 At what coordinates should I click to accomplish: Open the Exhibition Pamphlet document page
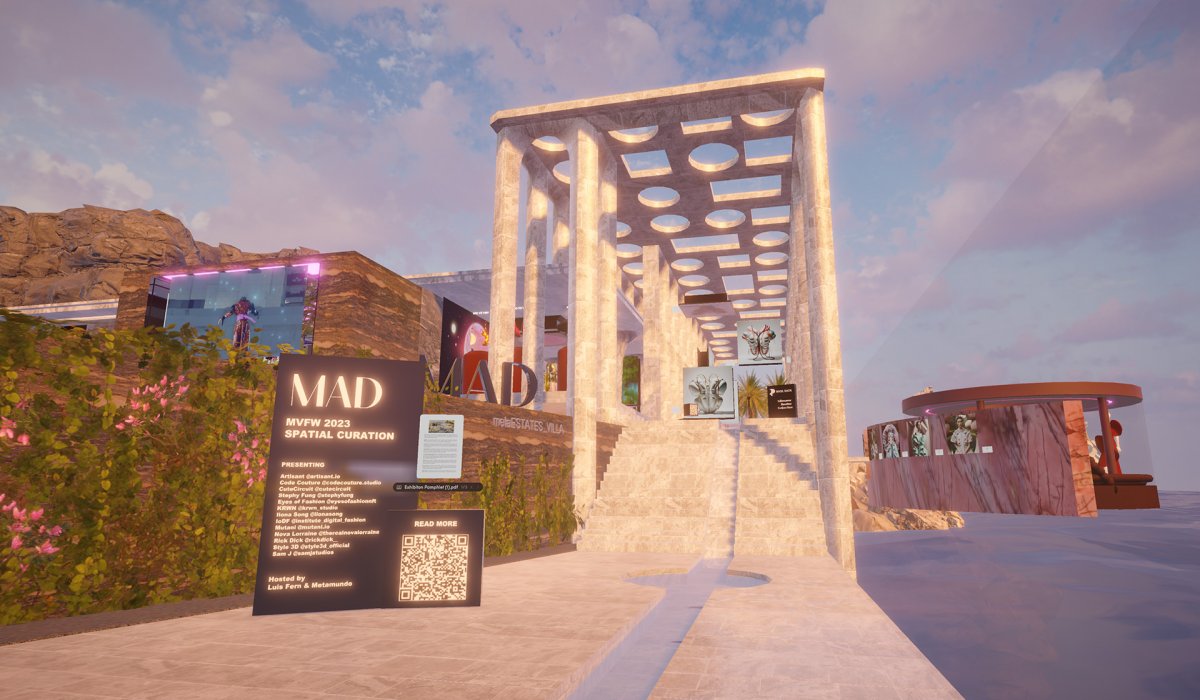coord(440,445)
